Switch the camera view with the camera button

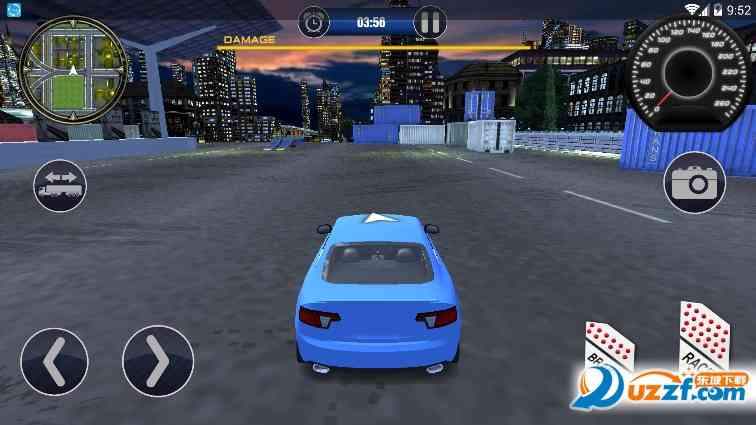coord(693,183)
